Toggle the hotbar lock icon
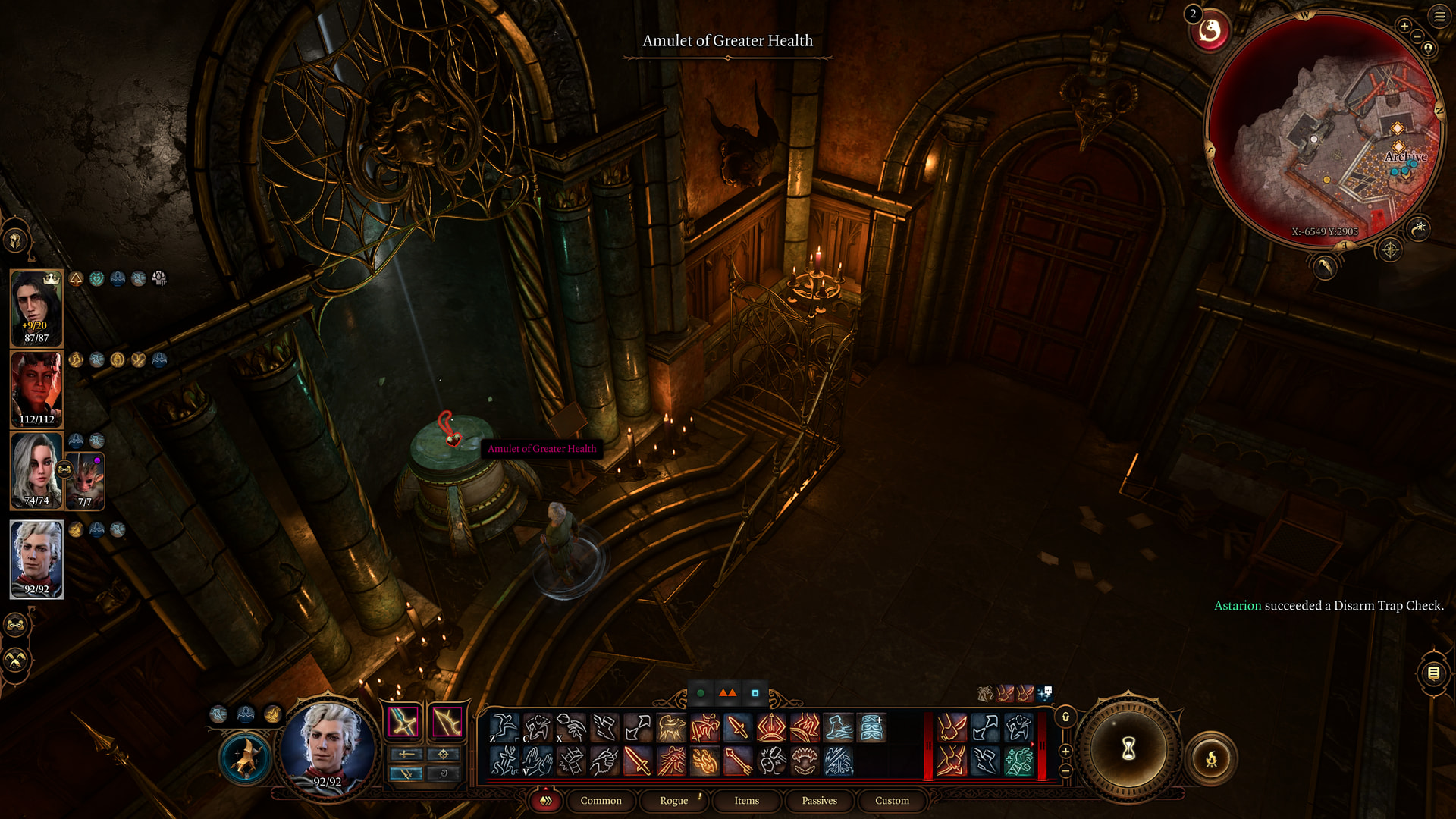 click(x=1065, y=717)
